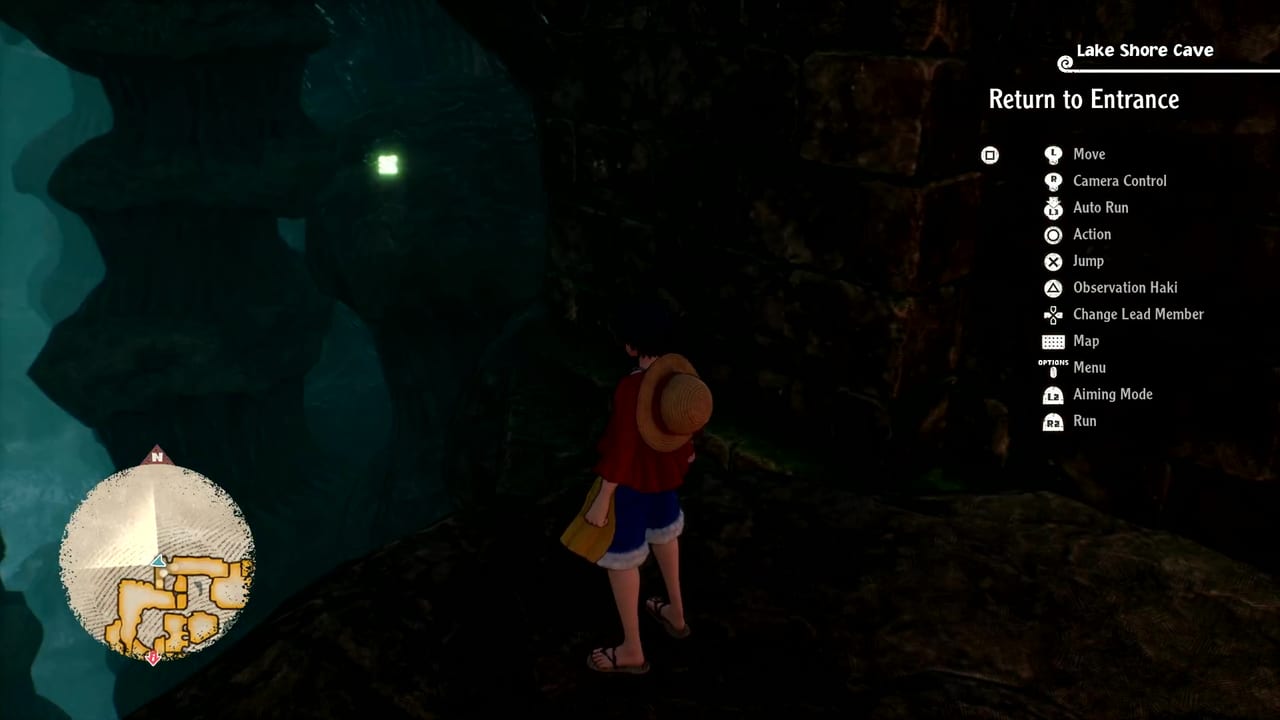Click the touchpad Map icon

pyautogui.click(x=1053, y=341)
